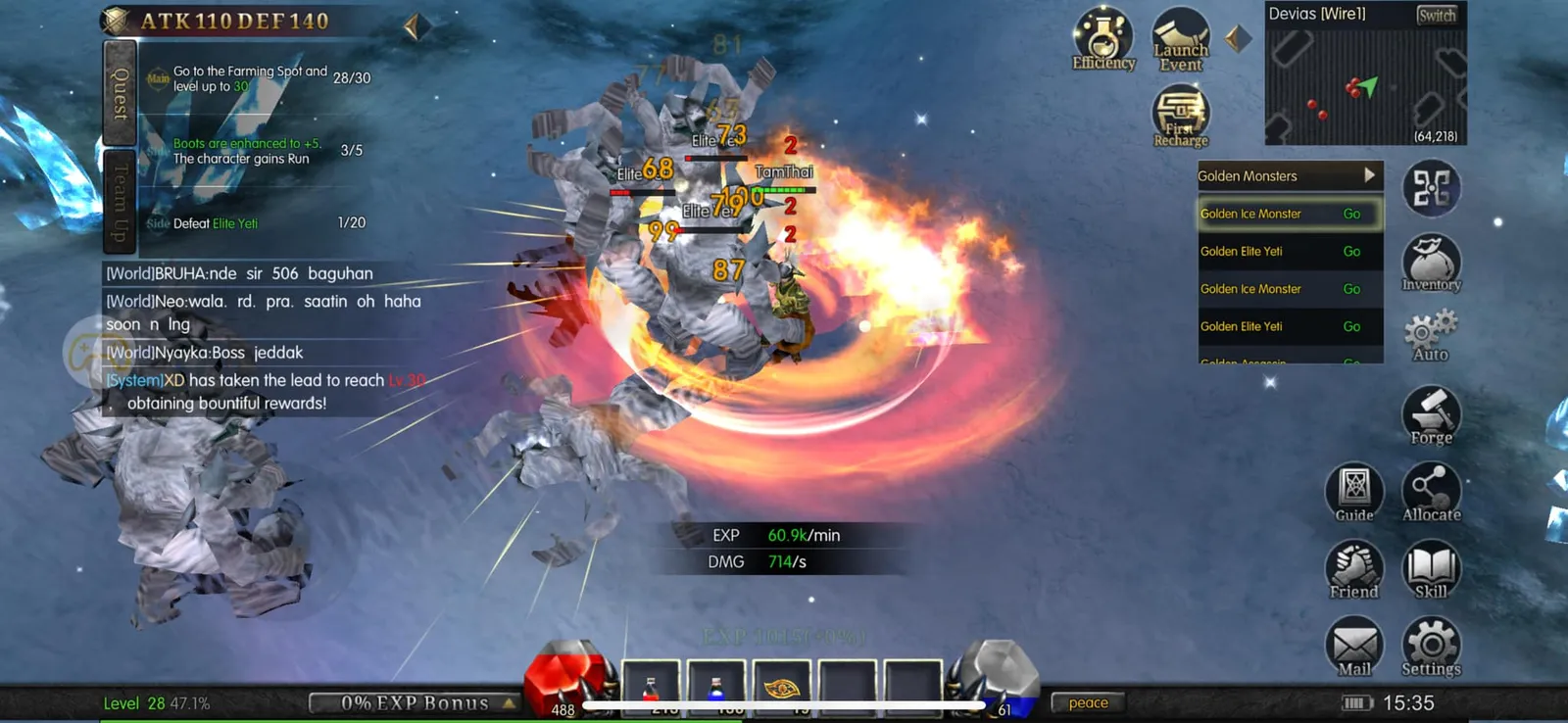Select the Defeat Elite Yeti side quest
The image size is (1568, 723).
255,223
